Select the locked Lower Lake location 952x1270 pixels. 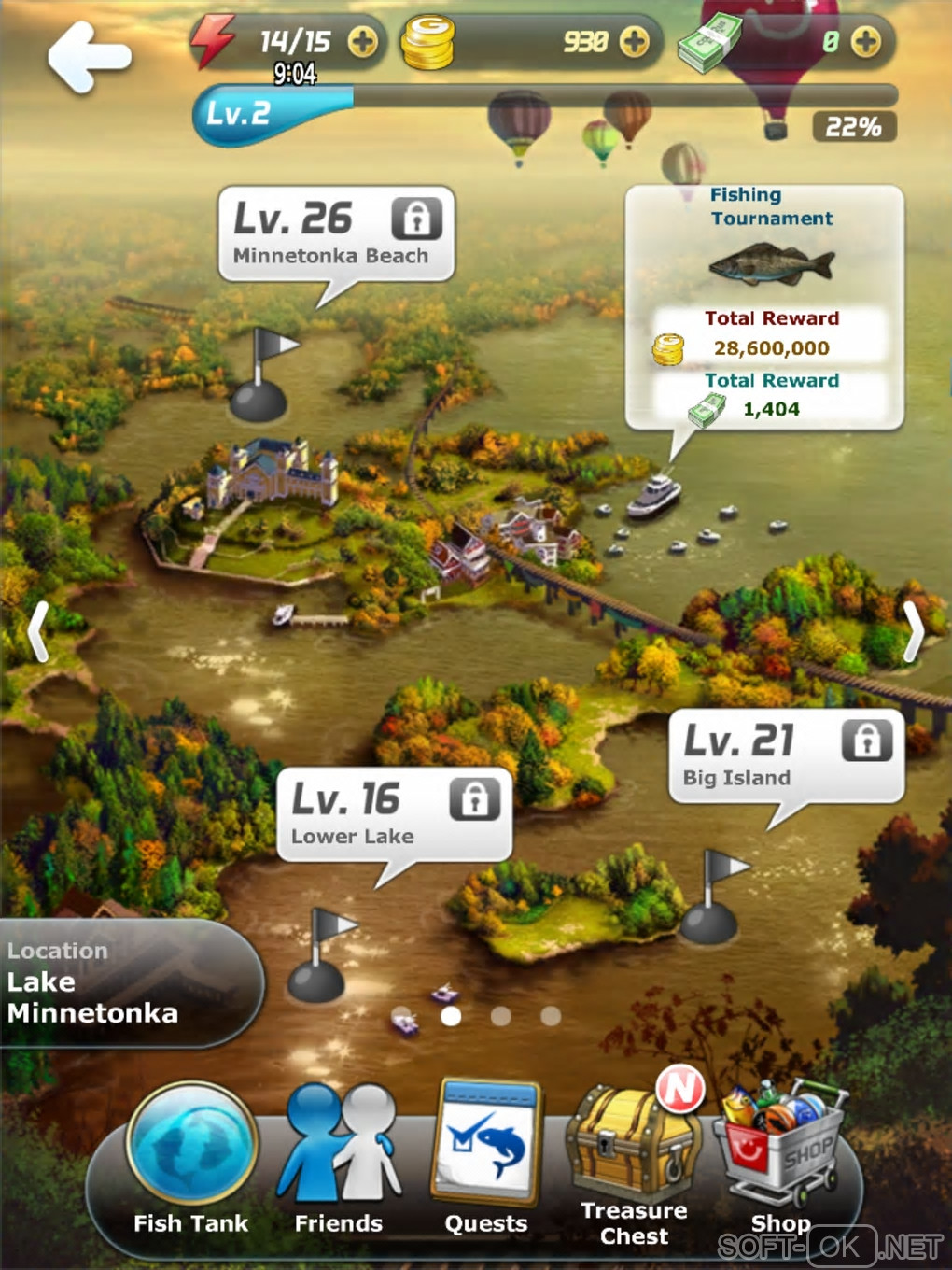(x=394, y=814)
